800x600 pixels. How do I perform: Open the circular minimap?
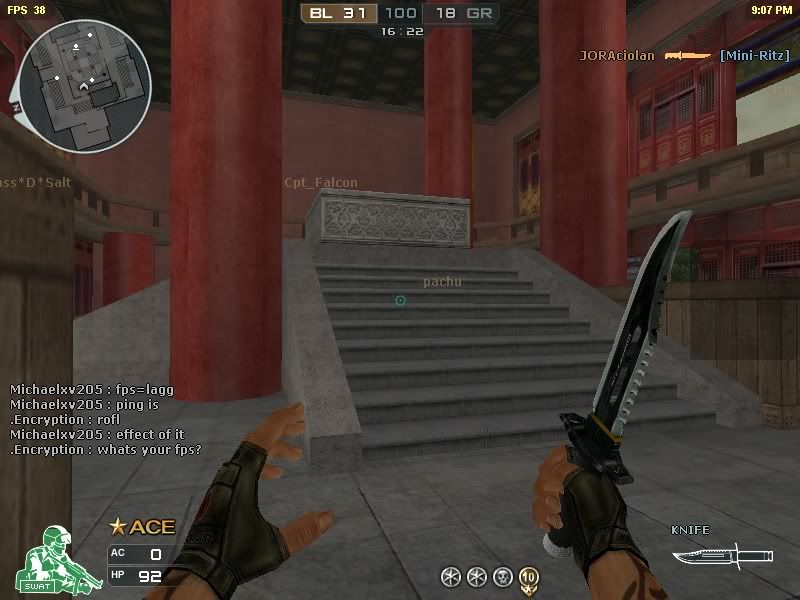pos(83,72)
